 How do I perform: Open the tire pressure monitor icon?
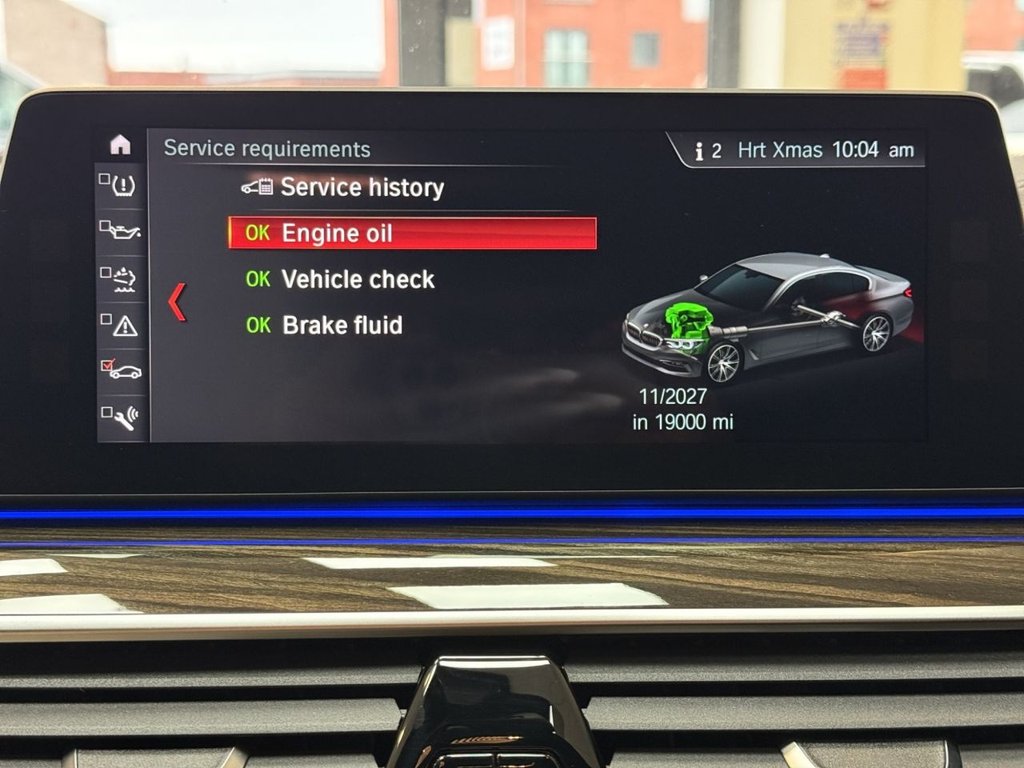122,185
